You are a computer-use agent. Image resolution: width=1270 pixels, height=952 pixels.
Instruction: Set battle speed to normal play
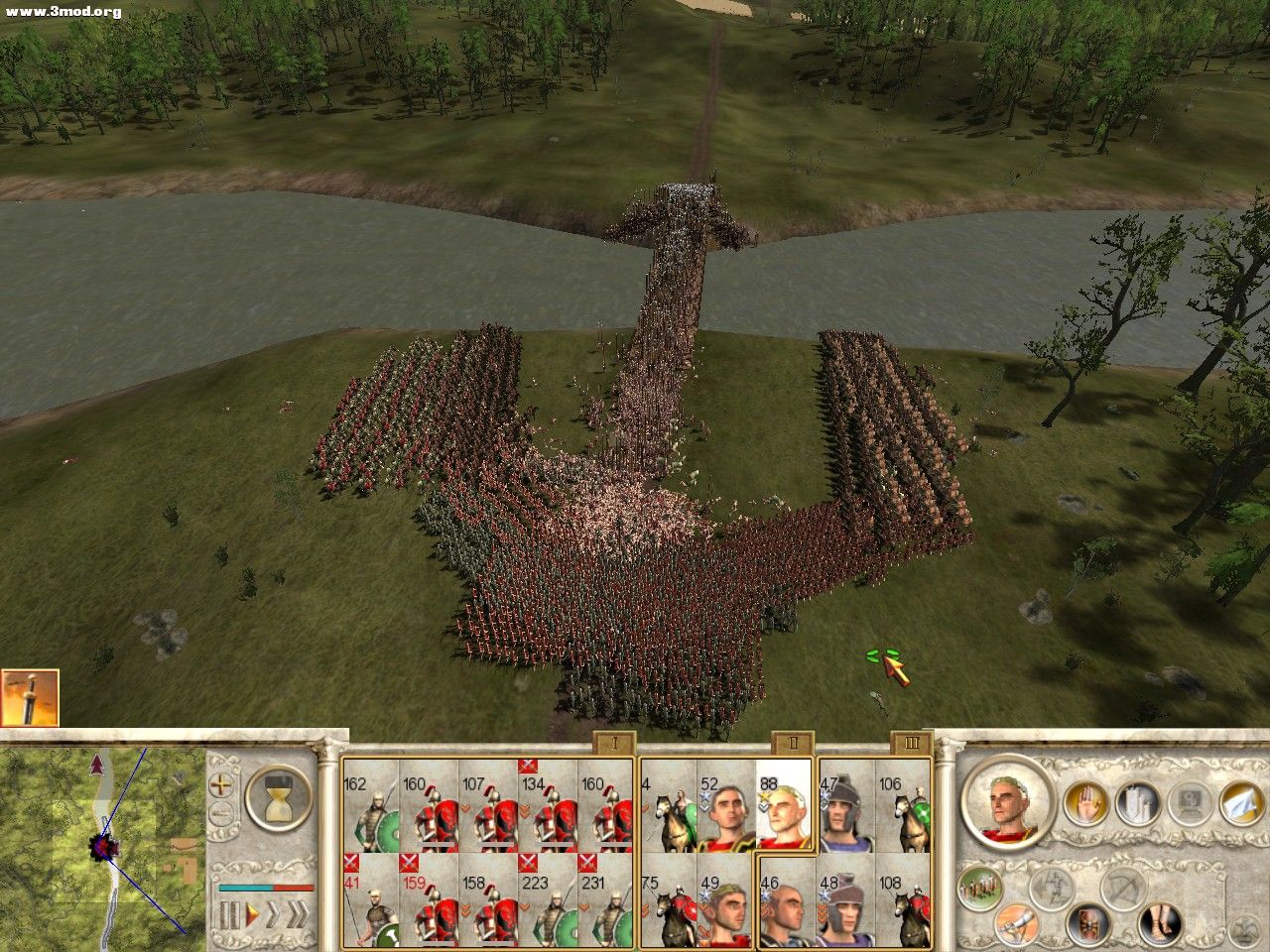(x=252, y=914)
